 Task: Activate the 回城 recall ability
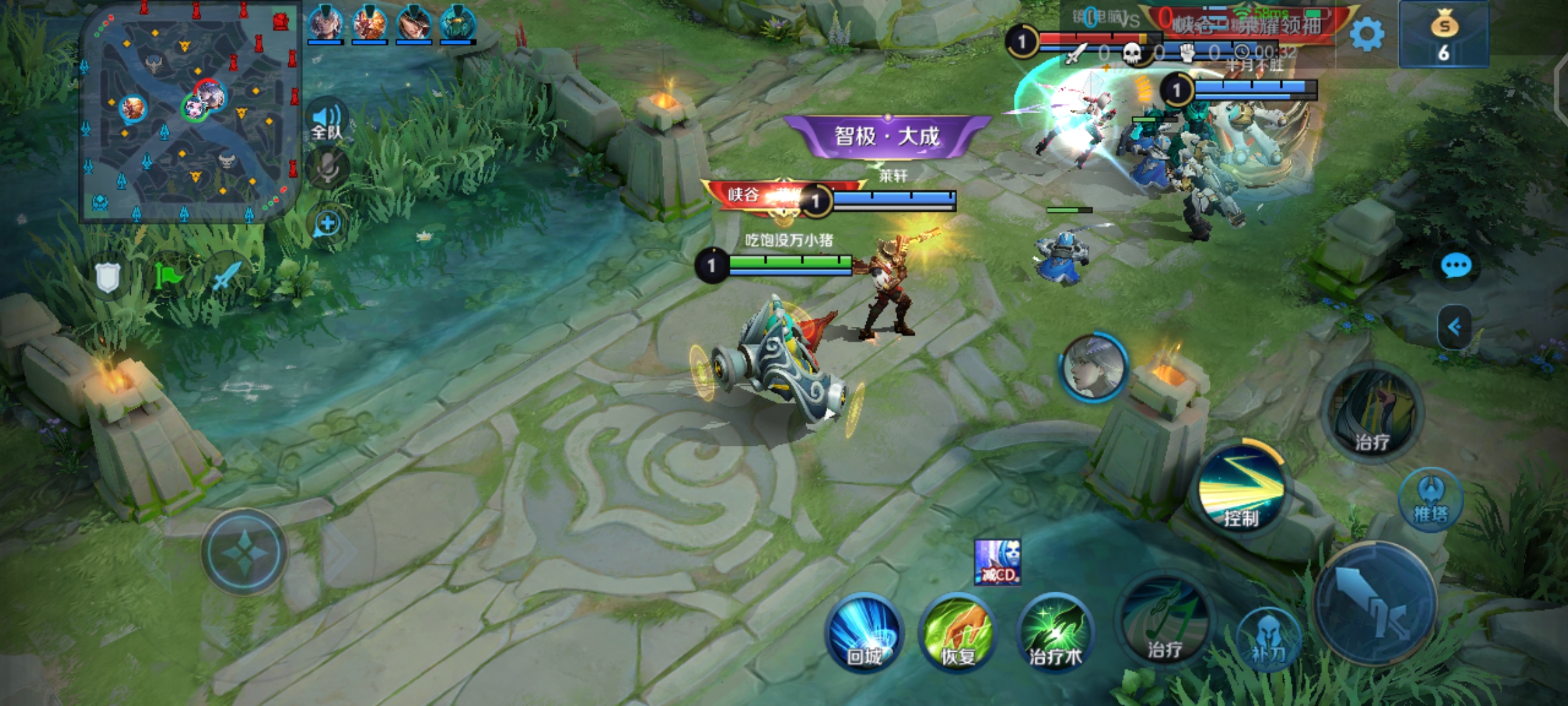864,633
